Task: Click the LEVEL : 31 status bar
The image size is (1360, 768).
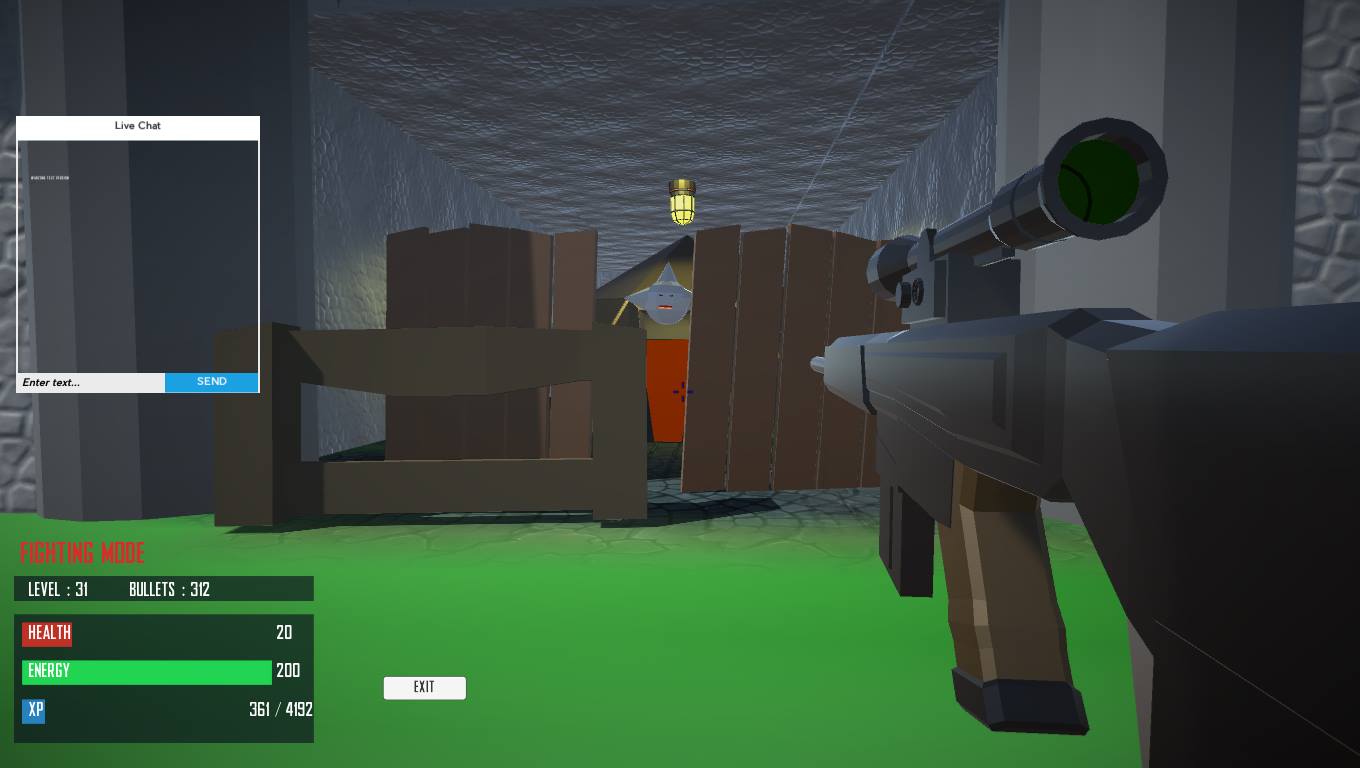Action: (60, 589)
